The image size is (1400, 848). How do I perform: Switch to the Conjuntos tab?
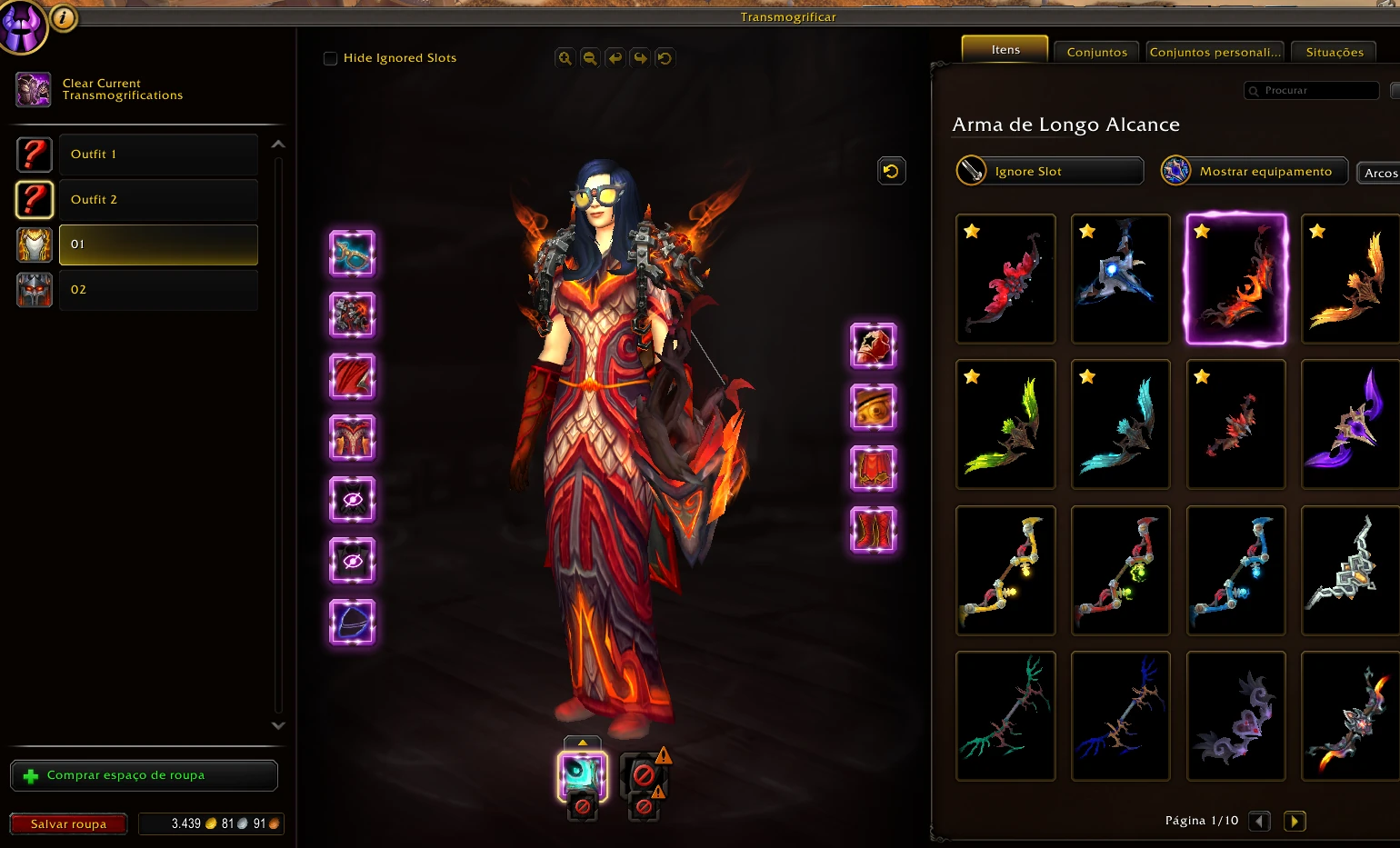1096,52
